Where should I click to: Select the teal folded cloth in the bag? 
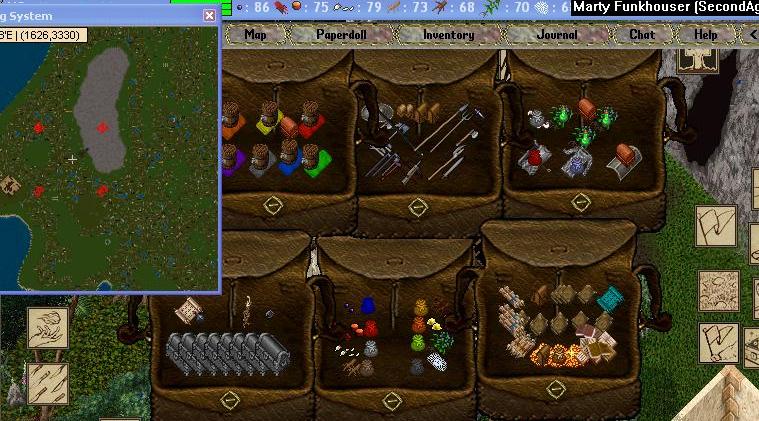(610, 297)
